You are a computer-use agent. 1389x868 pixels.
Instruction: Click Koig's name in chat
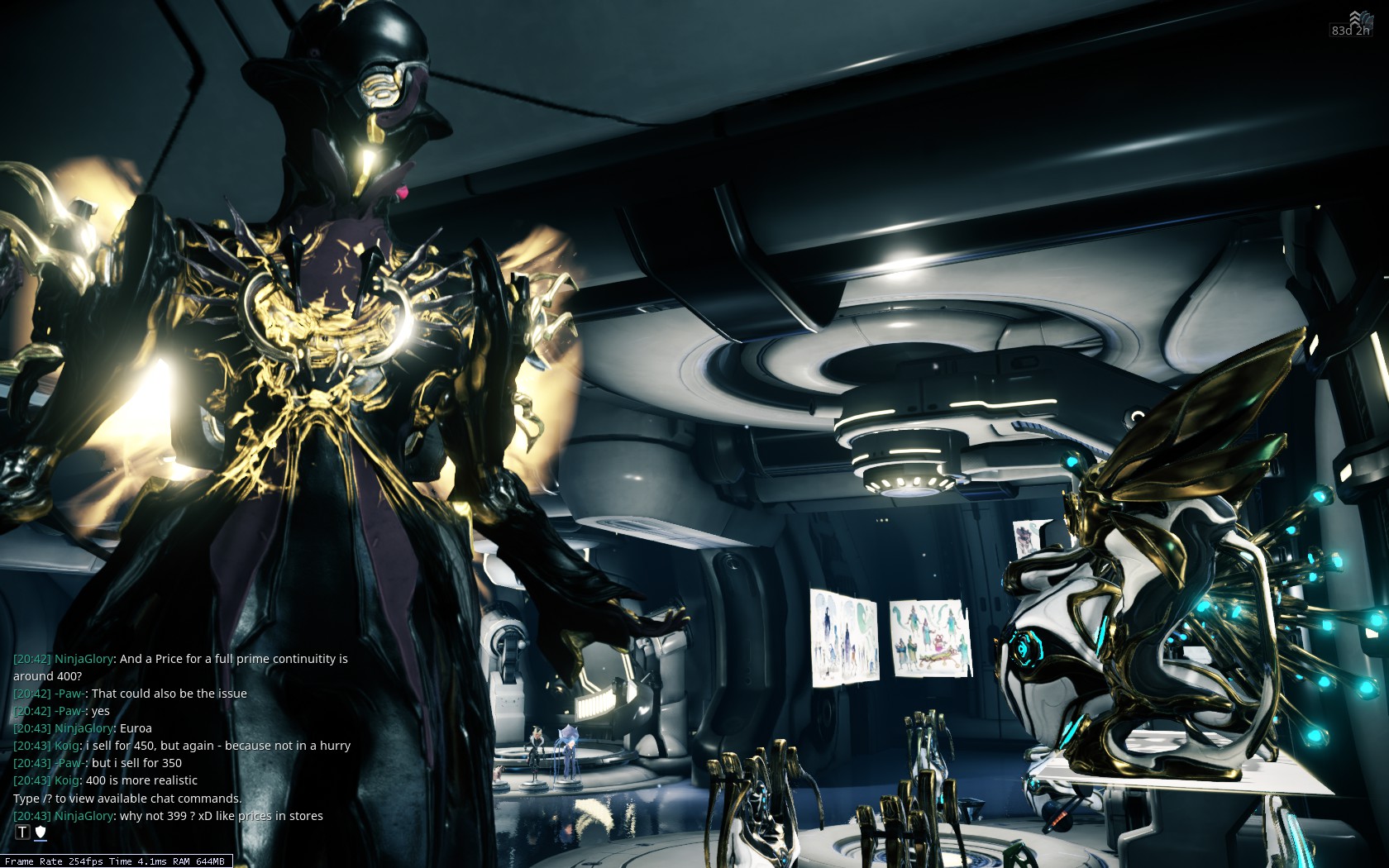[68, 746]
